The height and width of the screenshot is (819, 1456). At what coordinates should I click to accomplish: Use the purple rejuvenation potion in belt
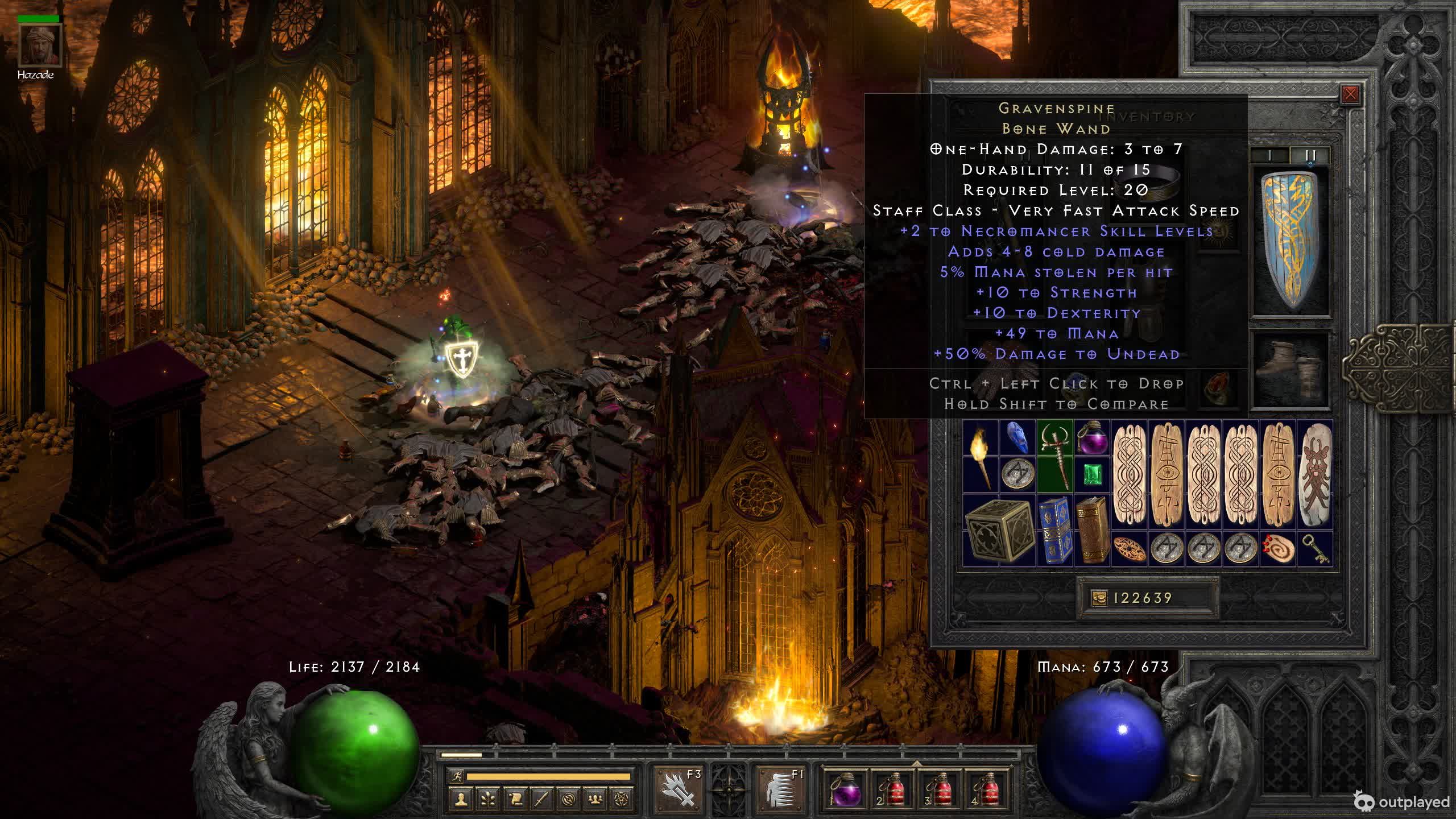845,791
